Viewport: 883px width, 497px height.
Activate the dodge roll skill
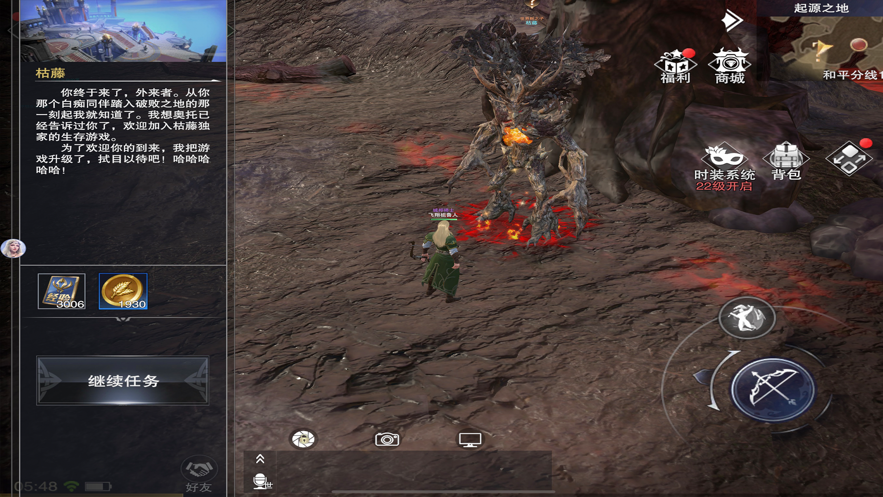tap(746, 317)
